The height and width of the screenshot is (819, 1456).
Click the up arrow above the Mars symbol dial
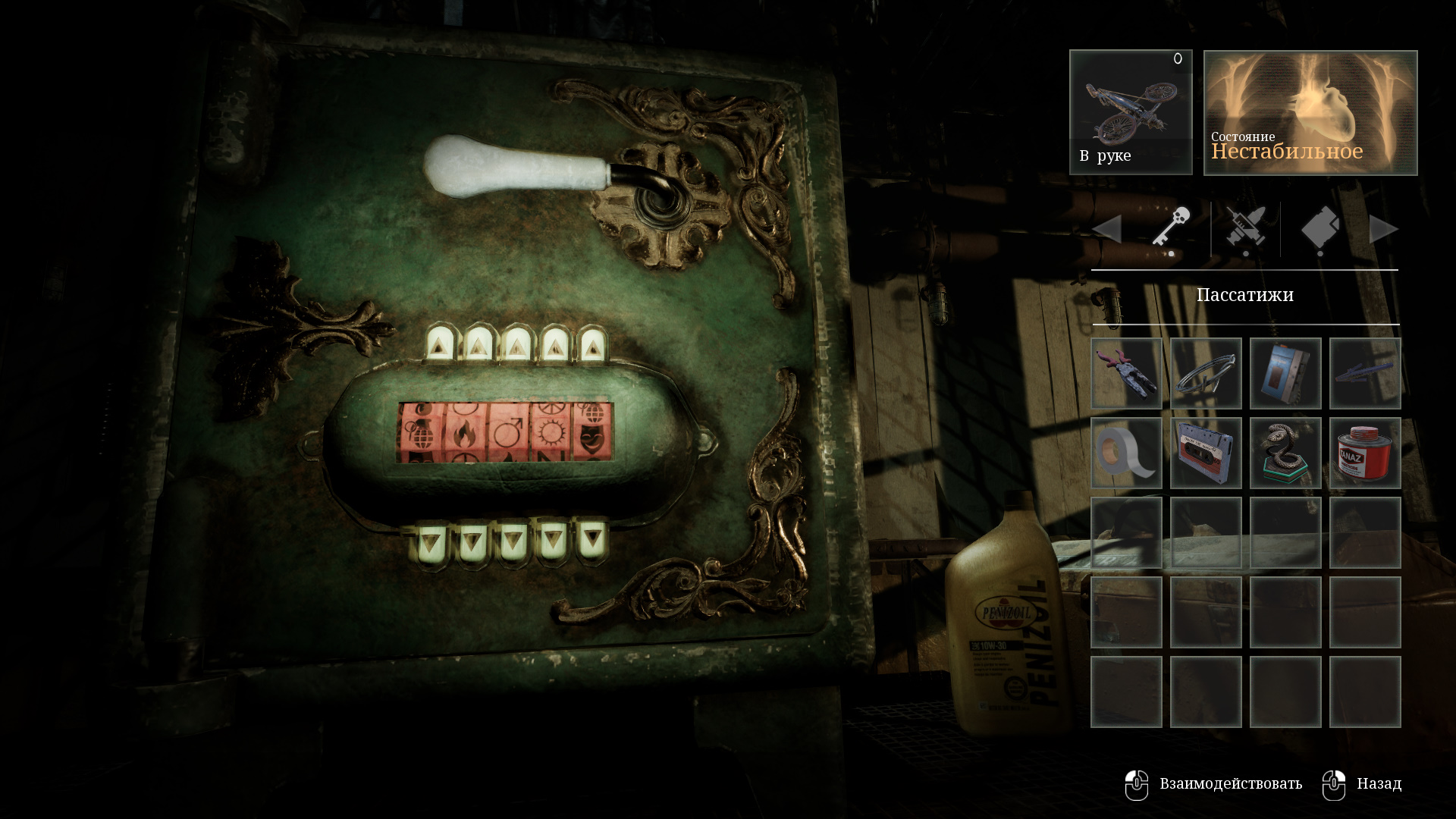click(516, 346)
